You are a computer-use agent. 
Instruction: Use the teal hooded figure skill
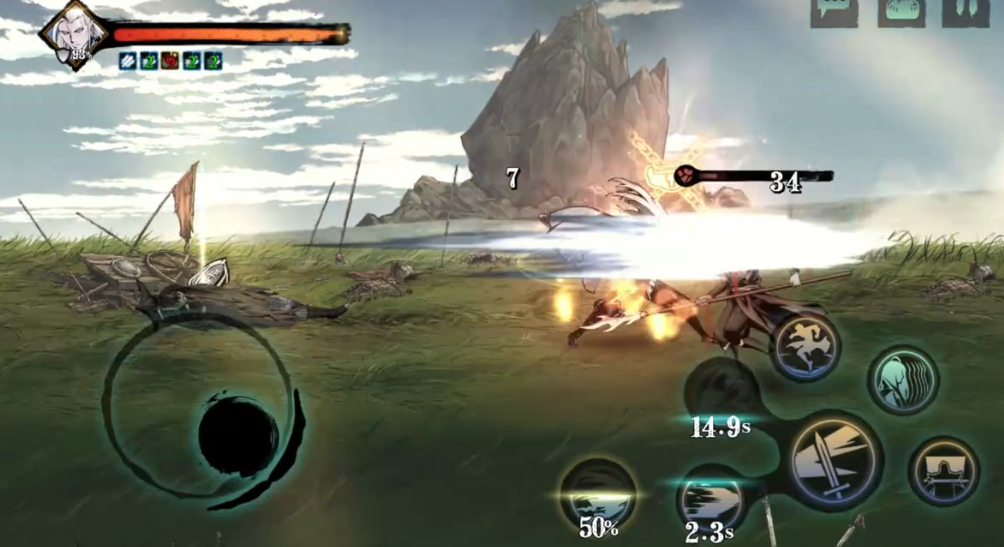(902, 380)
